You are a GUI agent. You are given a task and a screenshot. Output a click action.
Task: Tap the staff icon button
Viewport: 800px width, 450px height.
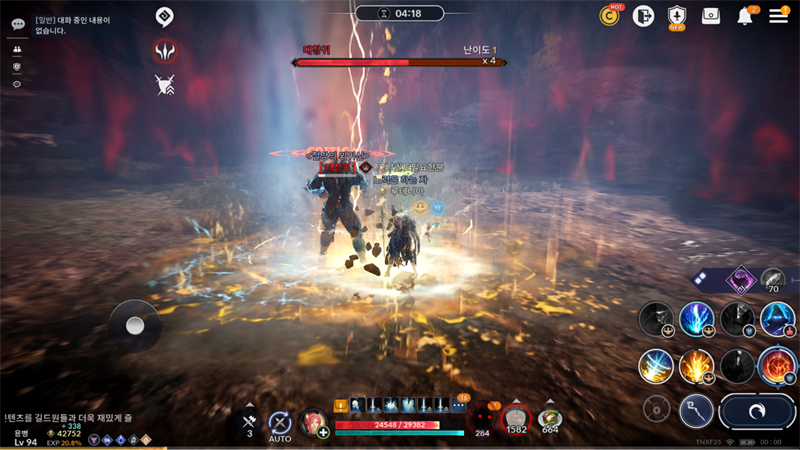[696, 409]
